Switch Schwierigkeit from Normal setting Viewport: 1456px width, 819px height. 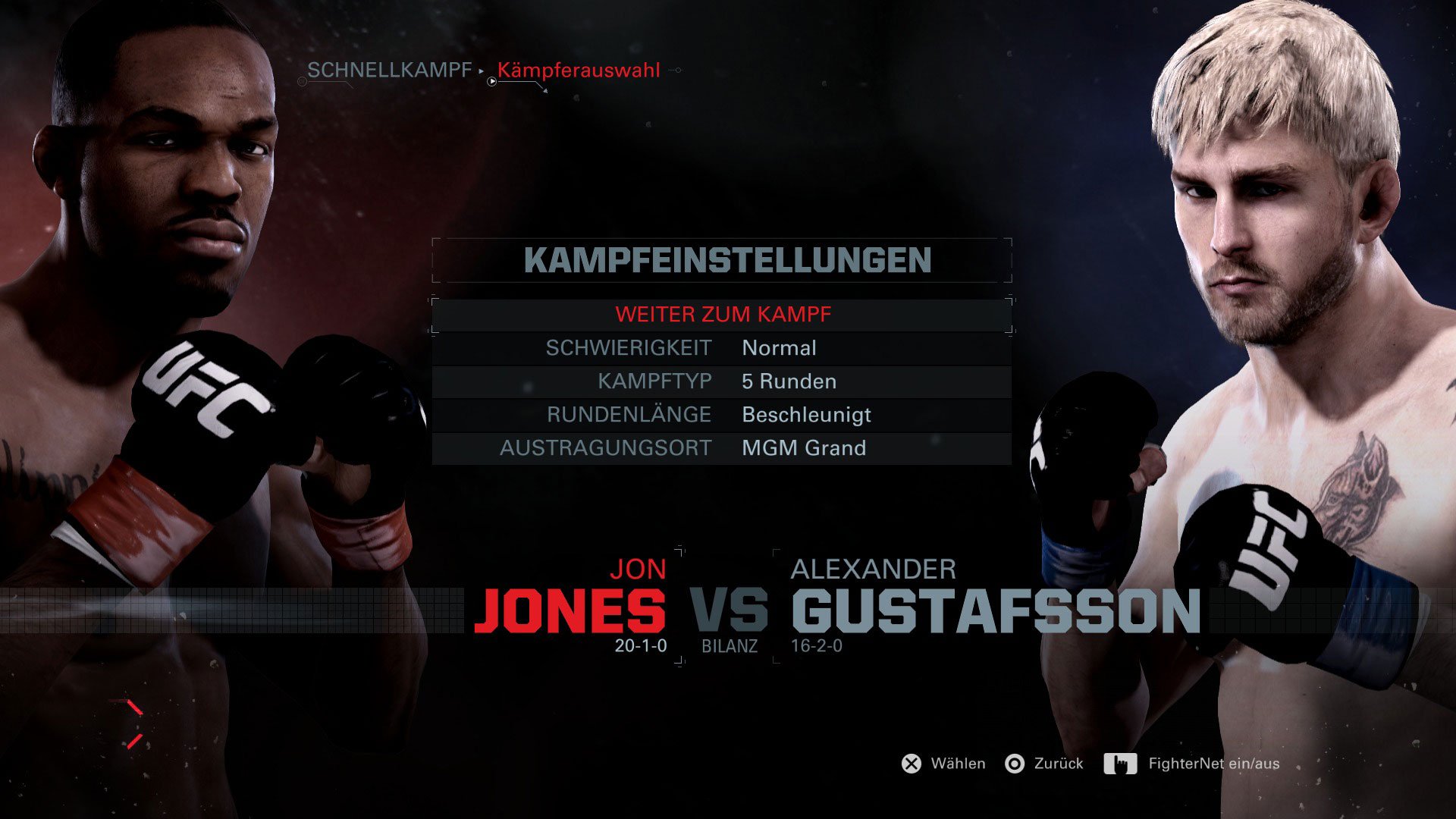click(x=780, y=348)
